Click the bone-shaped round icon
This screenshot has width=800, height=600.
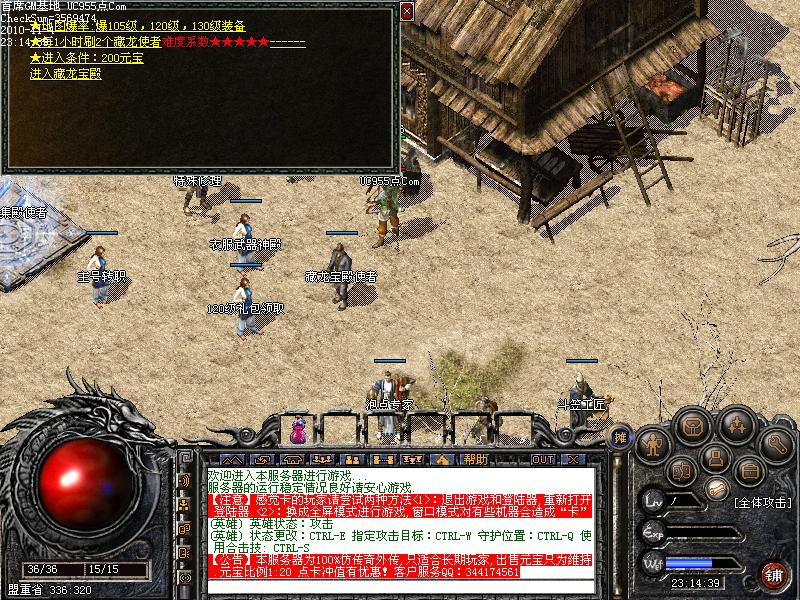716,489
